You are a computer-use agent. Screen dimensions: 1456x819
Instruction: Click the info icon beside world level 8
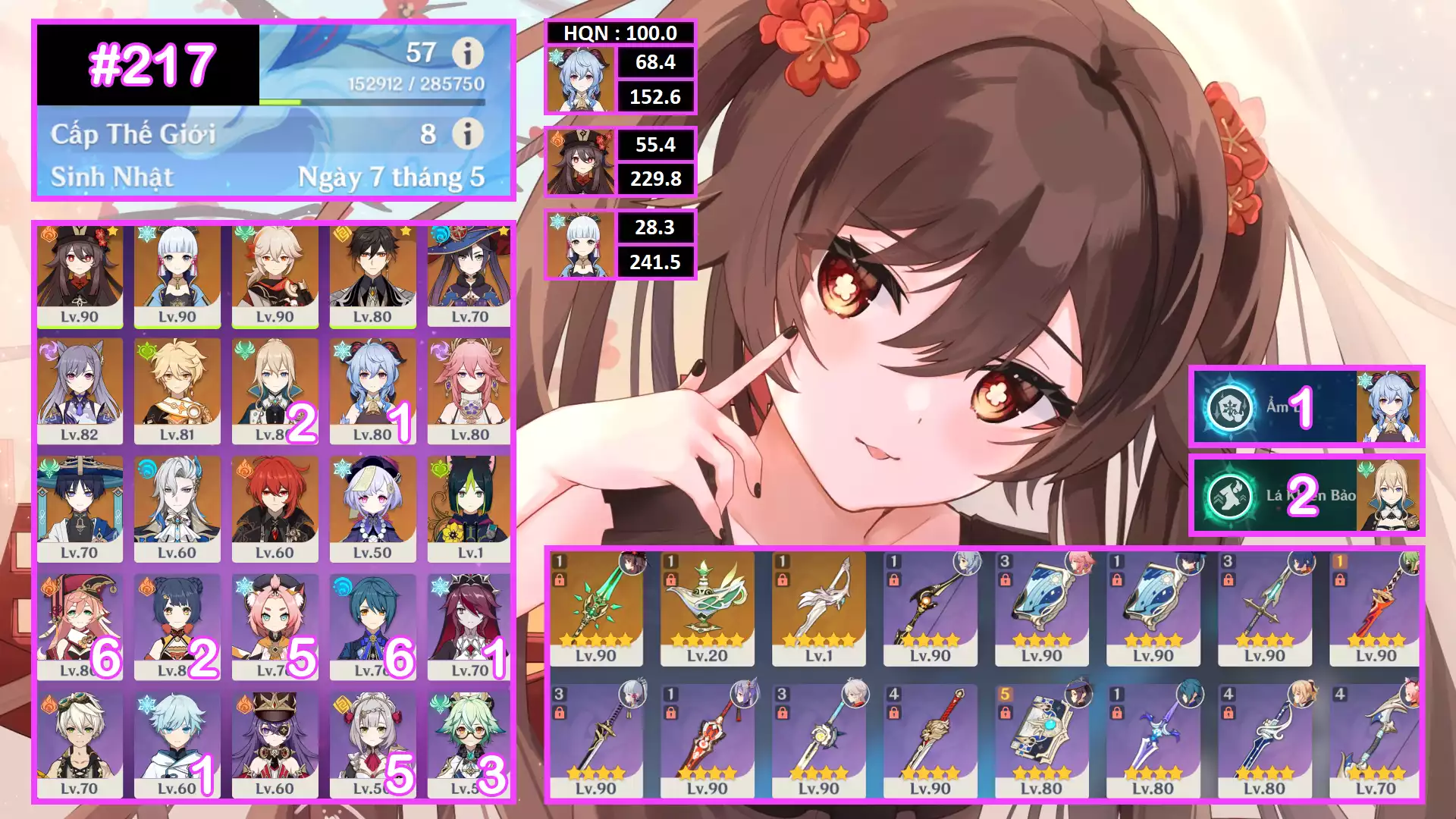pyautogui.click(x=467, y=133)
